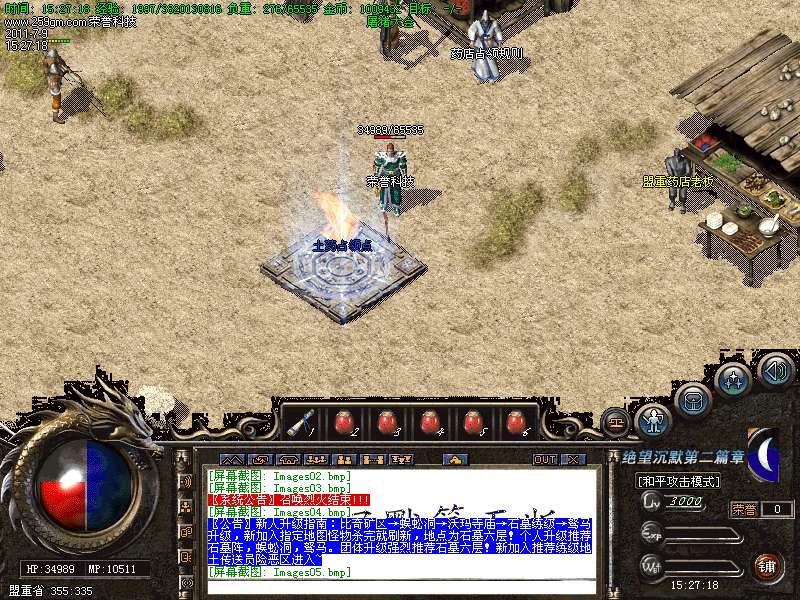Use the red potion in slot 5
Screen dimensions: 800x600
coord(472,423)
